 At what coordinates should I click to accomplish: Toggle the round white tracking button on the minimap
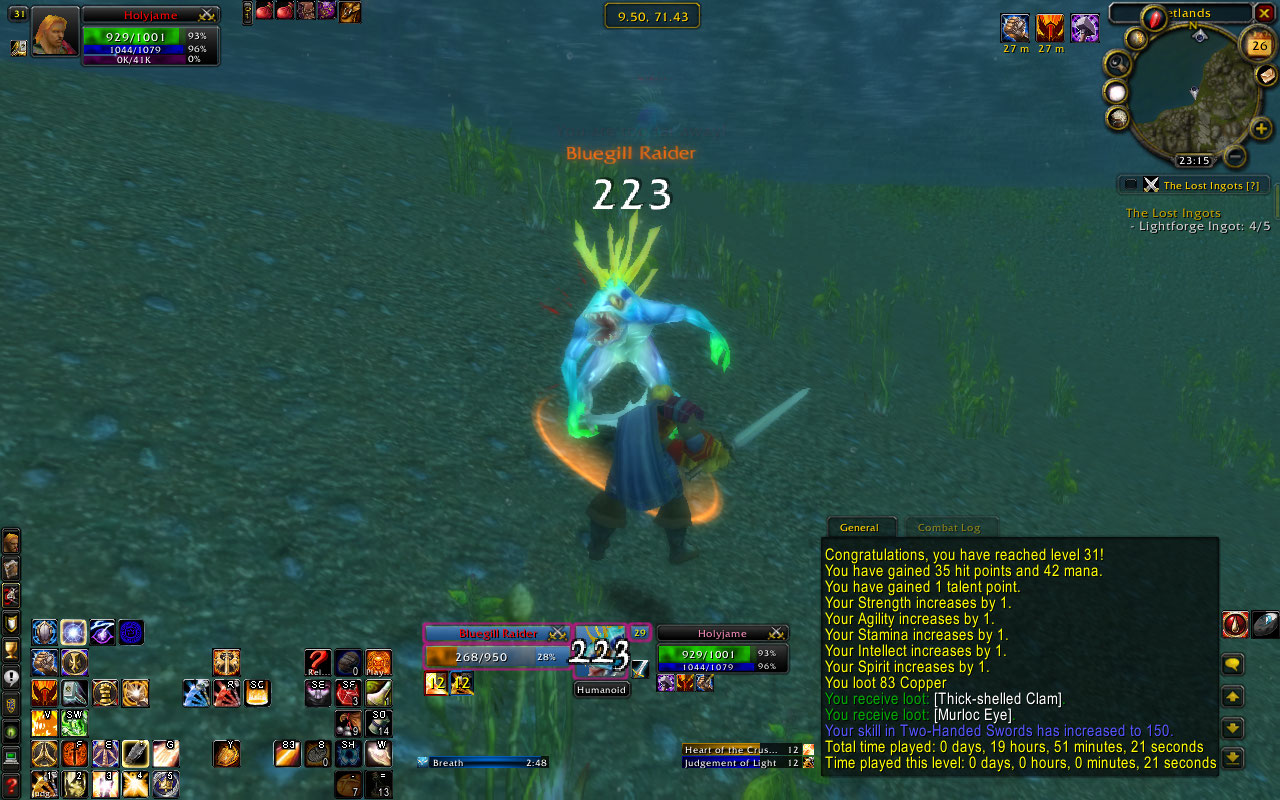click(1115, 93)
